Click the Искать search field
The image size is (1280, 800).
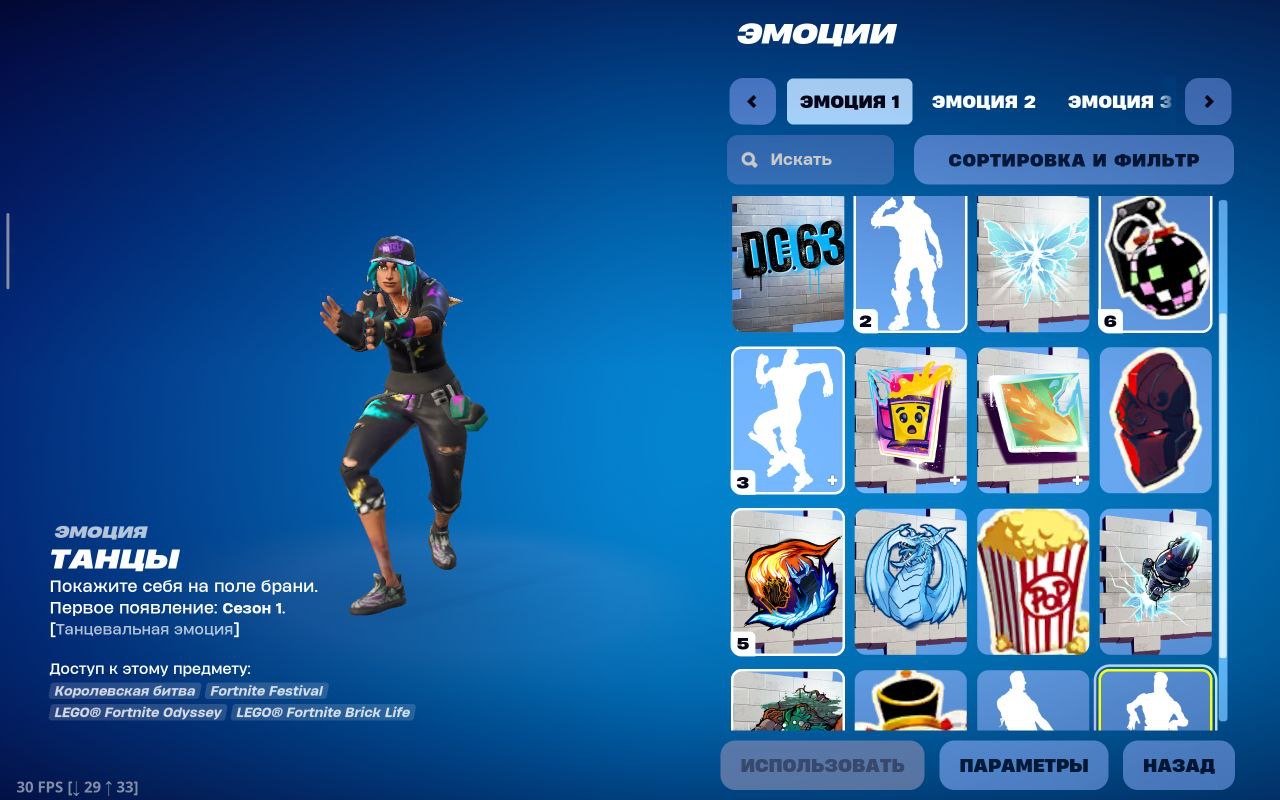click(809, 160)
